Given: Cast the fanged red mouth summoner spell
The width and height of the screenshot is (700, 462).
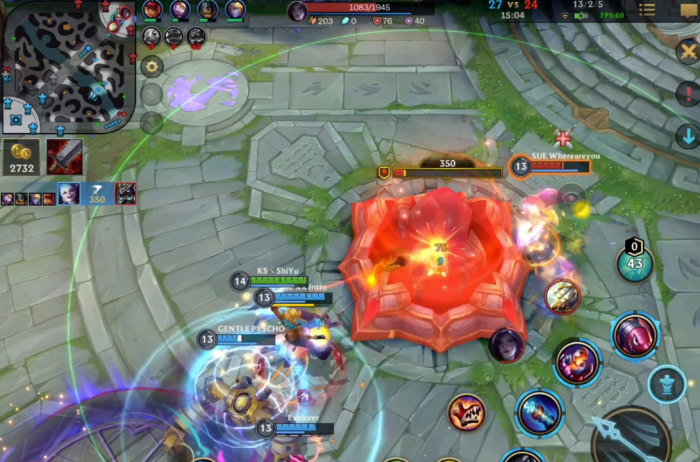Looking at the screenshot, I should pos(466,410).
